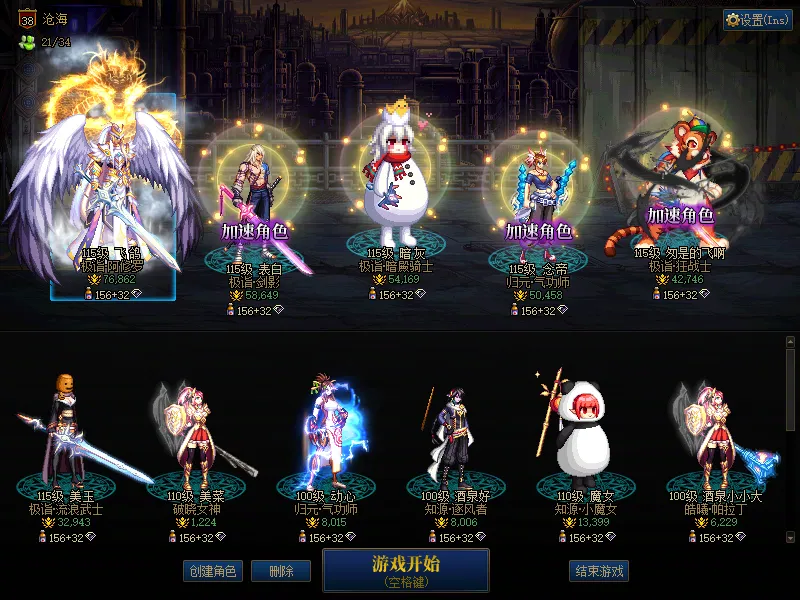Image resolution: width=800 pixels, height=600 pixels.
Task: Select the snowman 极诣·暗殿骑士 character
Action: [x=395, y=190]
